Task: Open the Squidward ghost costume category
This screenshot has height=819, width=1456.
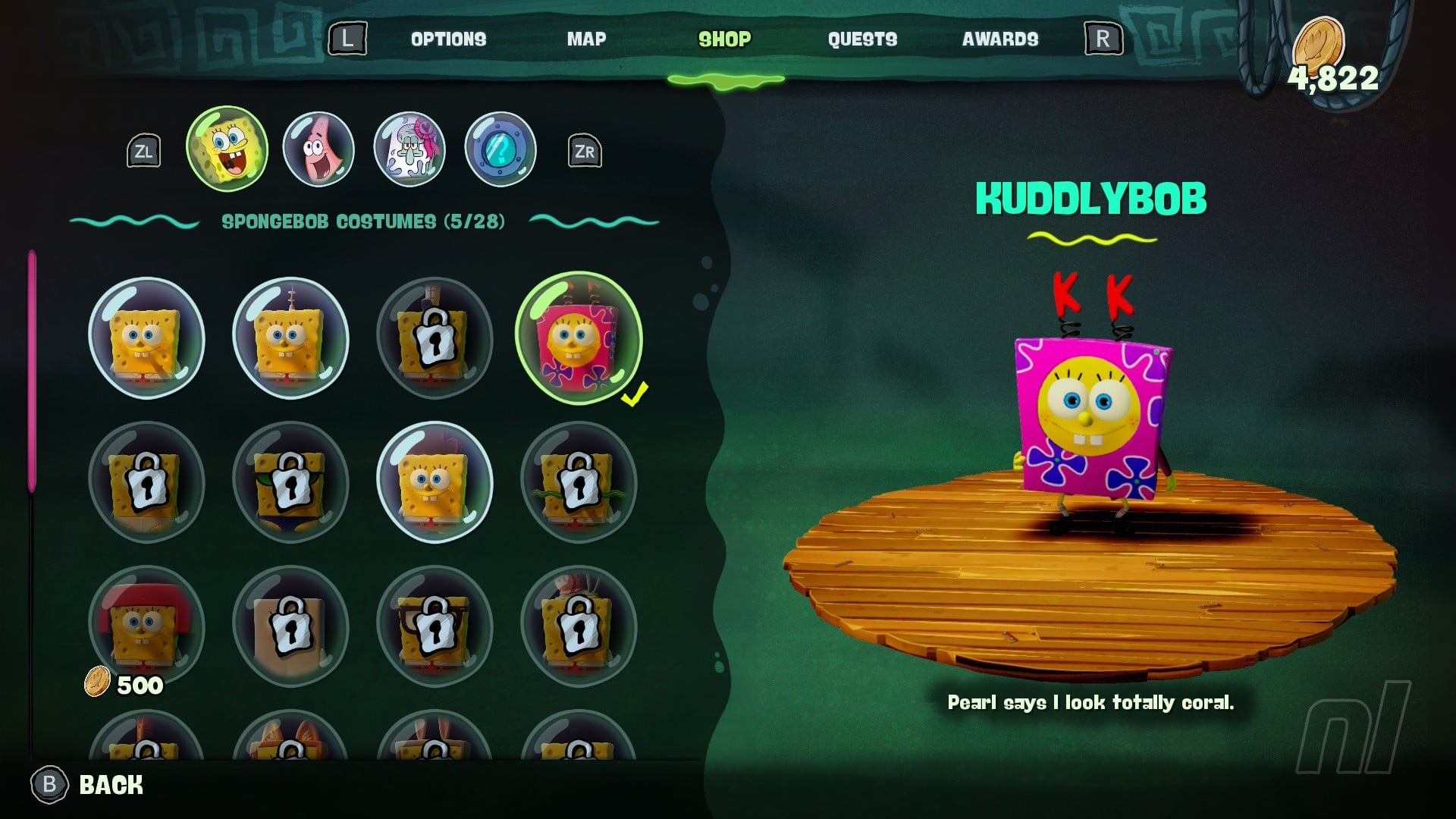Action: pos(409,149)
